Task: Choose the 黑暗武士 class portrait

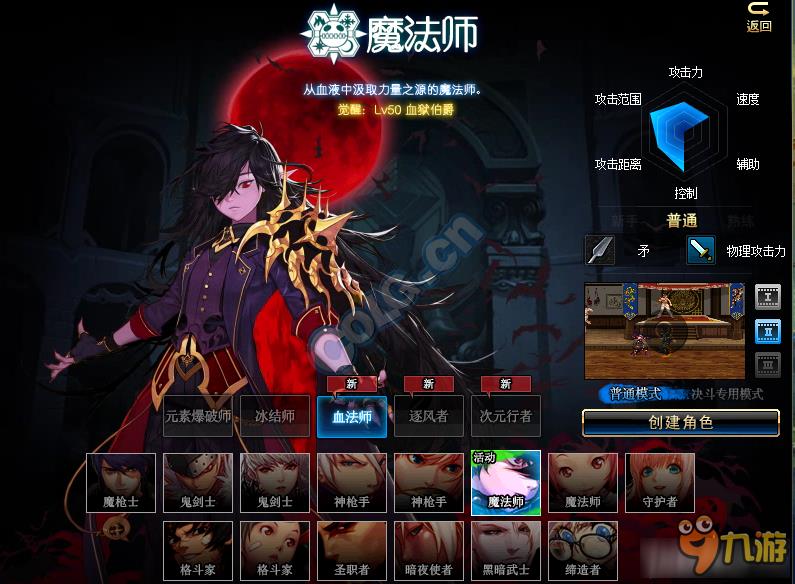Action: click(506, 551)
